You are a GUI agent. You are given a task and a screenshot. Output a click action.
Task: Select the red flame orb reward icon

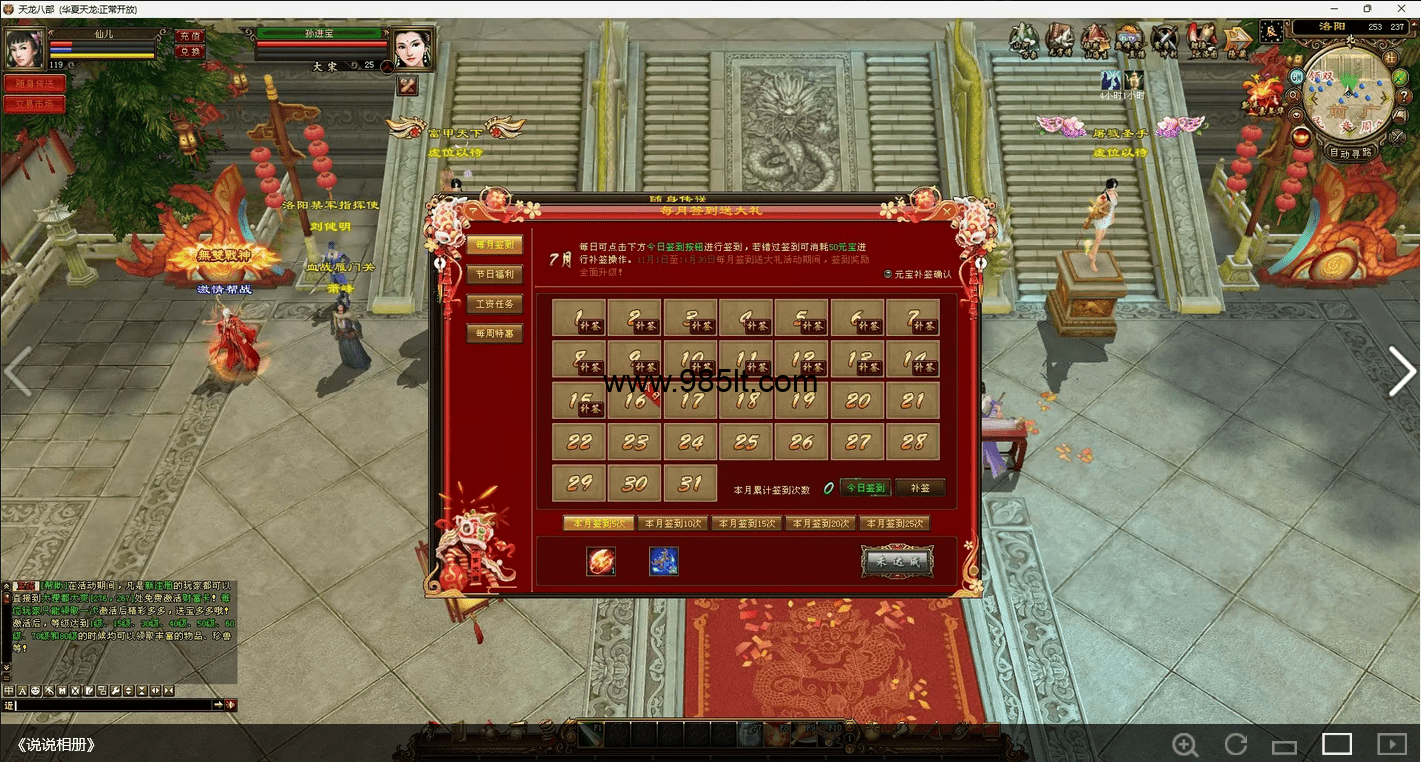pyautogui.click(x=601, y=561)
